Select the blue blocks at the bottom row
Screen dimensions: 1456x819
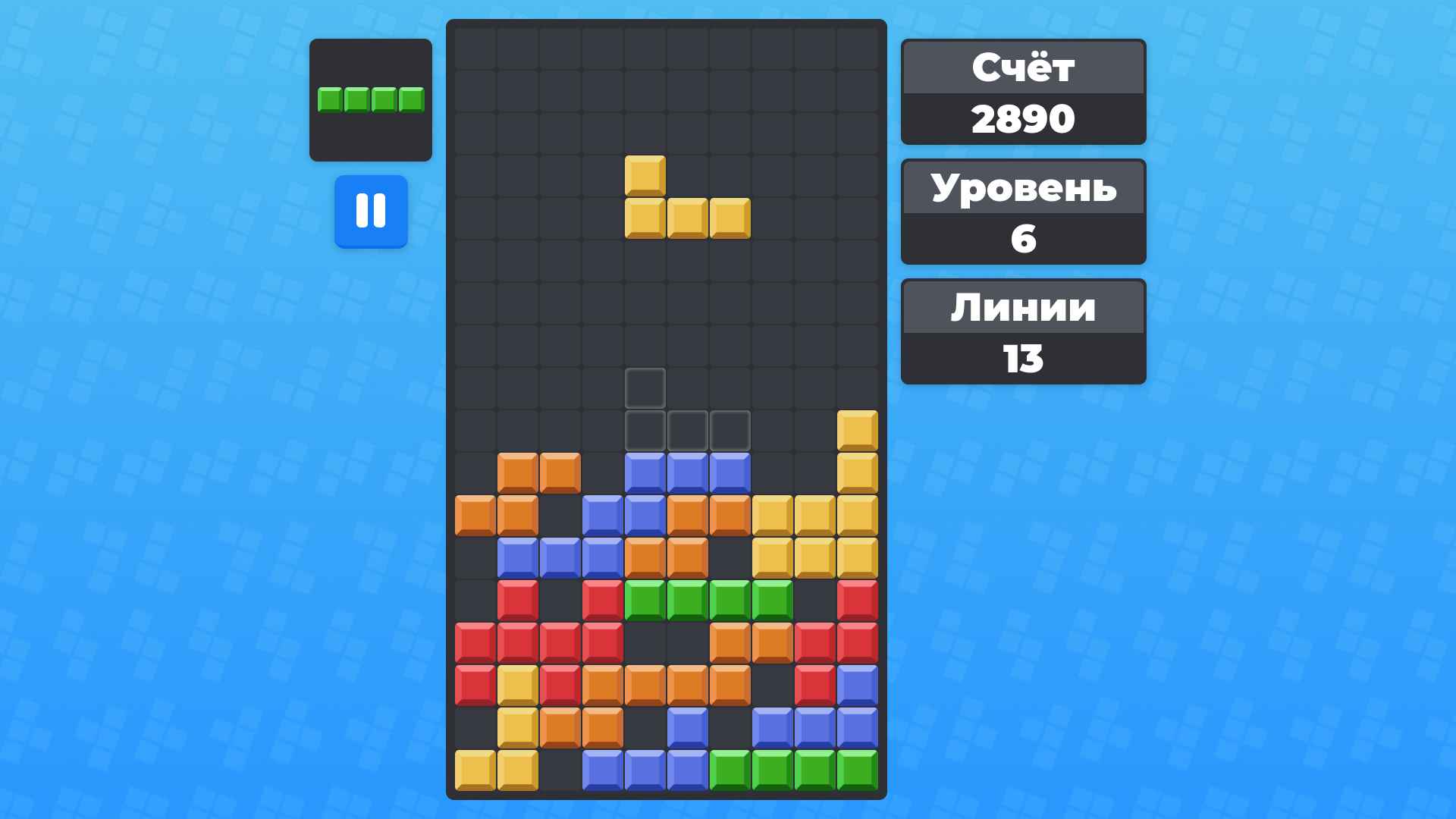[x=645, y=770]
